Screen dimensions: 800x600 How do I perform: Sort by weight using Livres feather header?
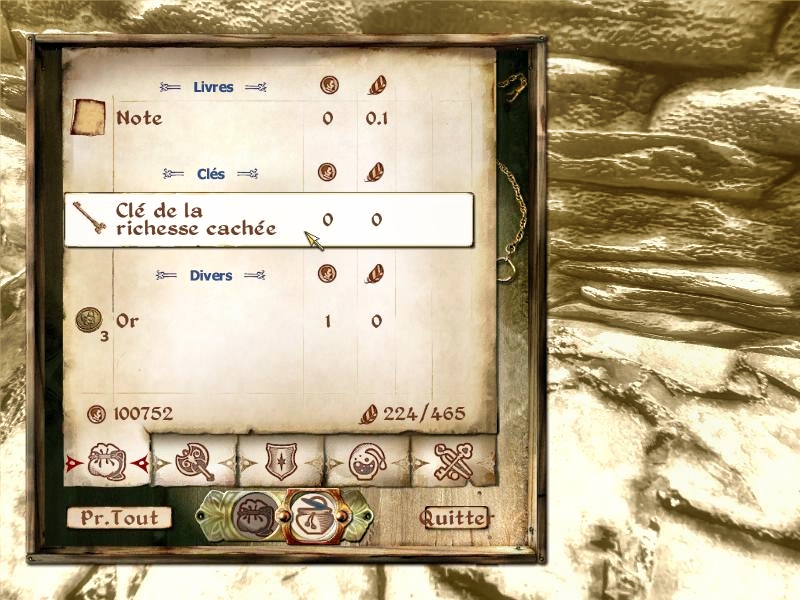[376, 86]
